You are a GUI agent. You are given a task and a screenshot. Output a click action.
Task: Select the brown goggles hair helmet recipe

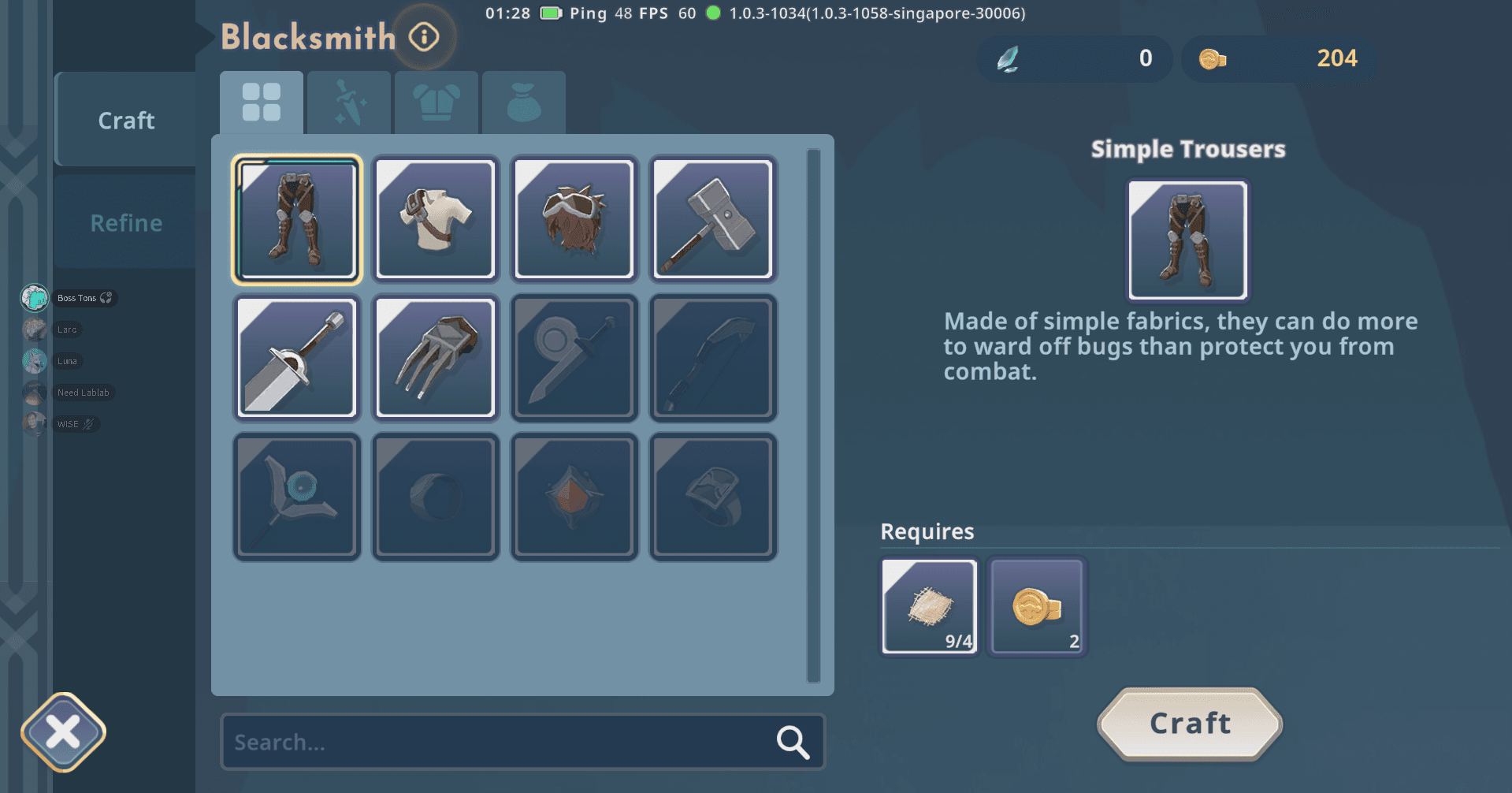(x=574, y=219)
